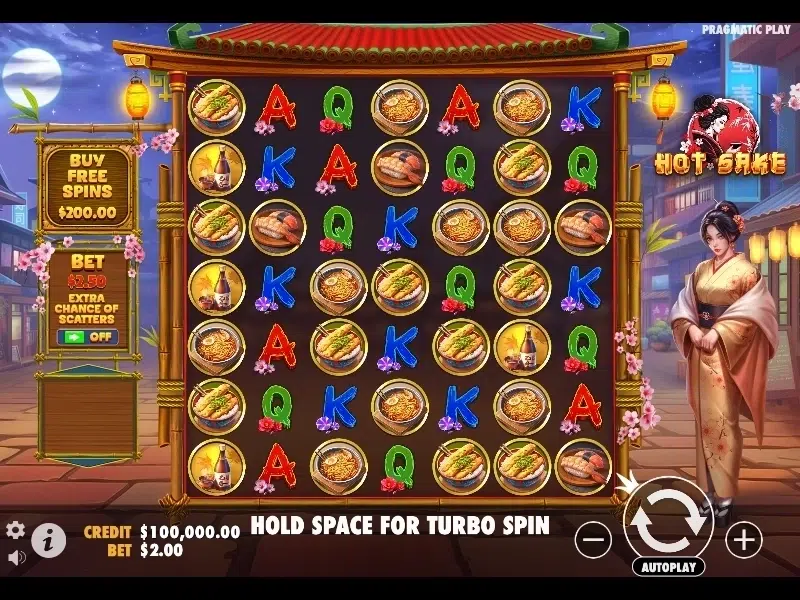Open the Autoplay options

click(668, 567)
